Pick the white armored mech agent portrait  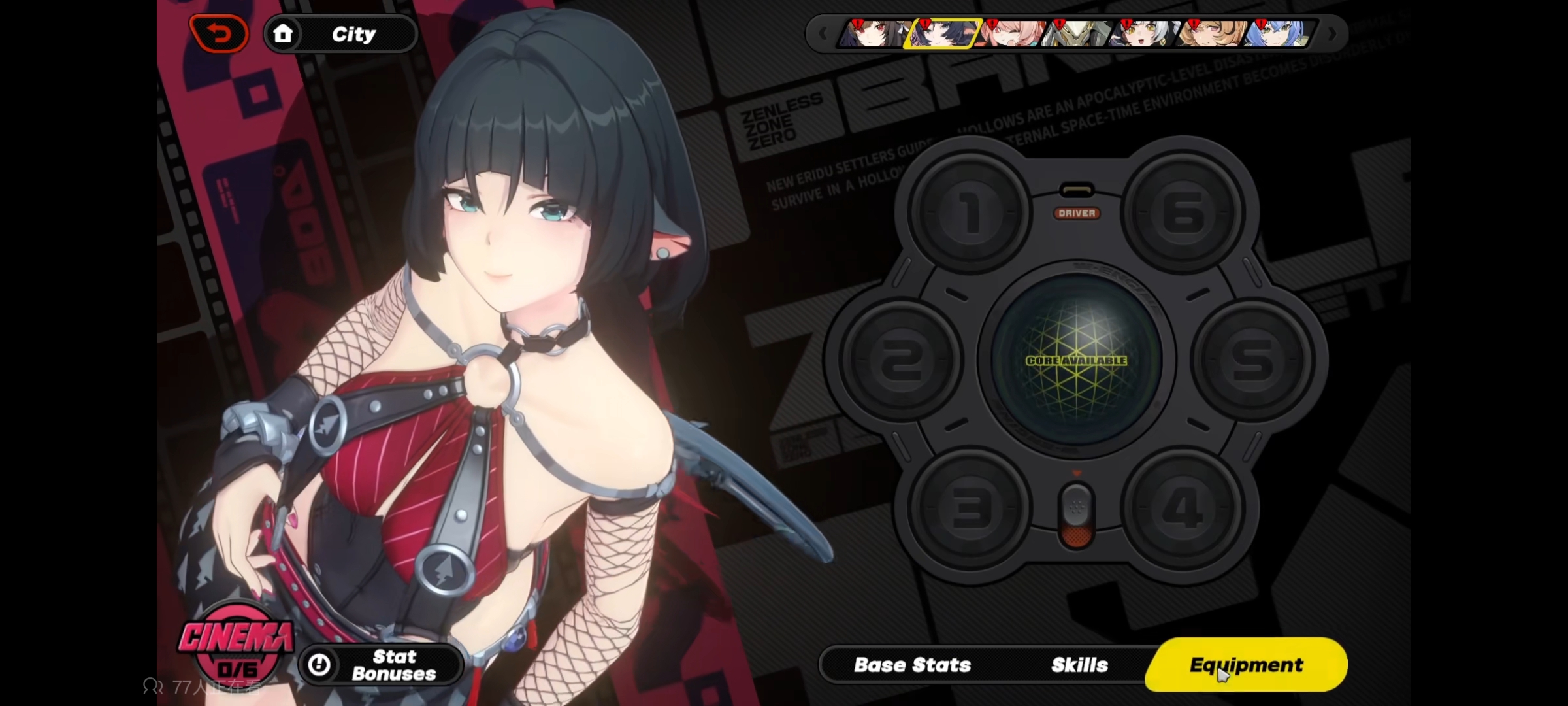tap(1077, 33)
